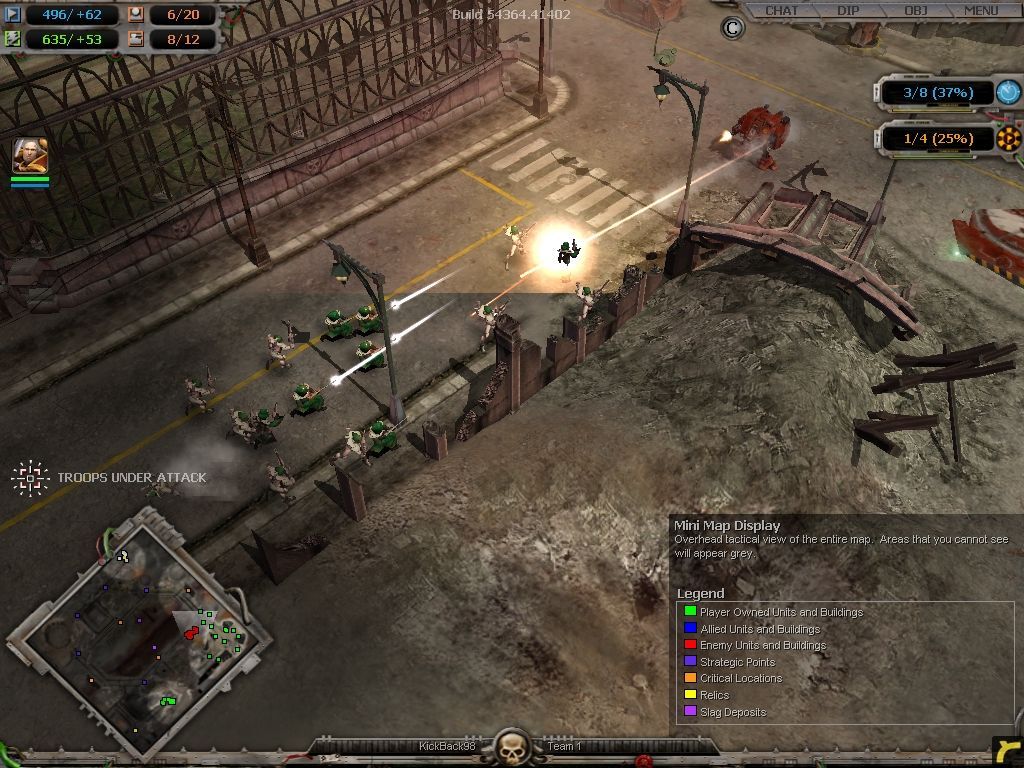
Task: Open the DIP diplomacy screen
Action: [848, 11]
